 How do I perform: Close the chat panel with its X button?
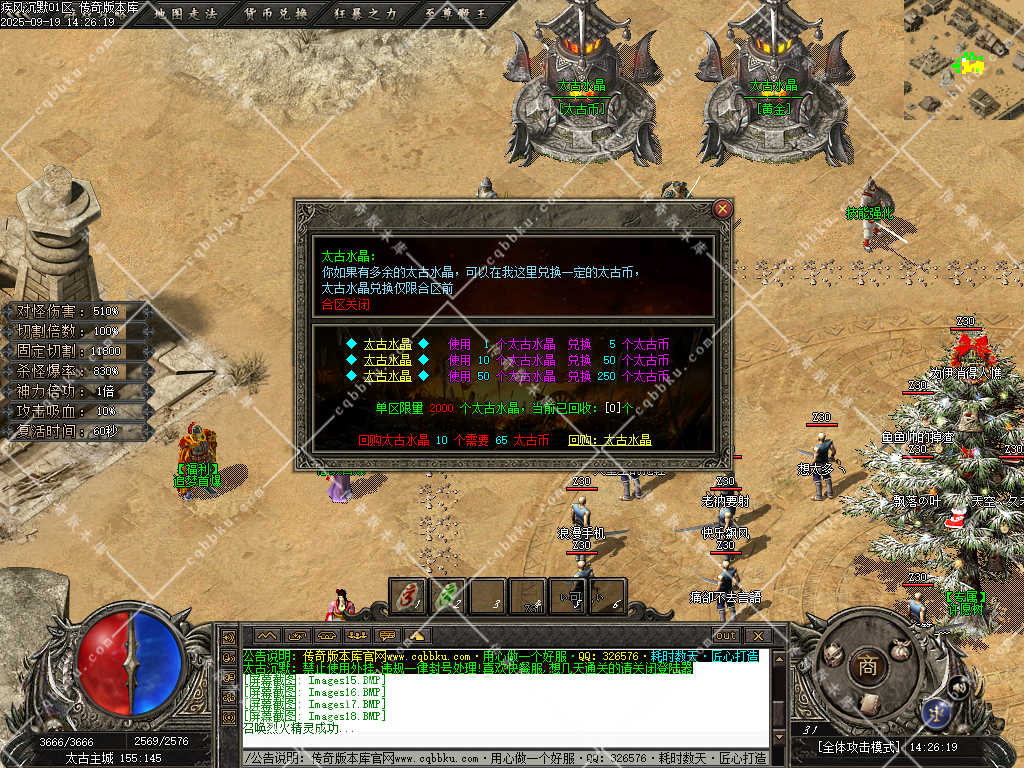[758, 636]
